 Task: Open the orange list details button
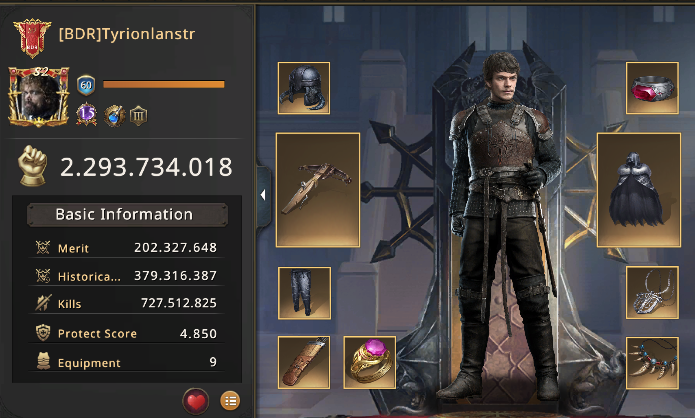coord(231,400)
